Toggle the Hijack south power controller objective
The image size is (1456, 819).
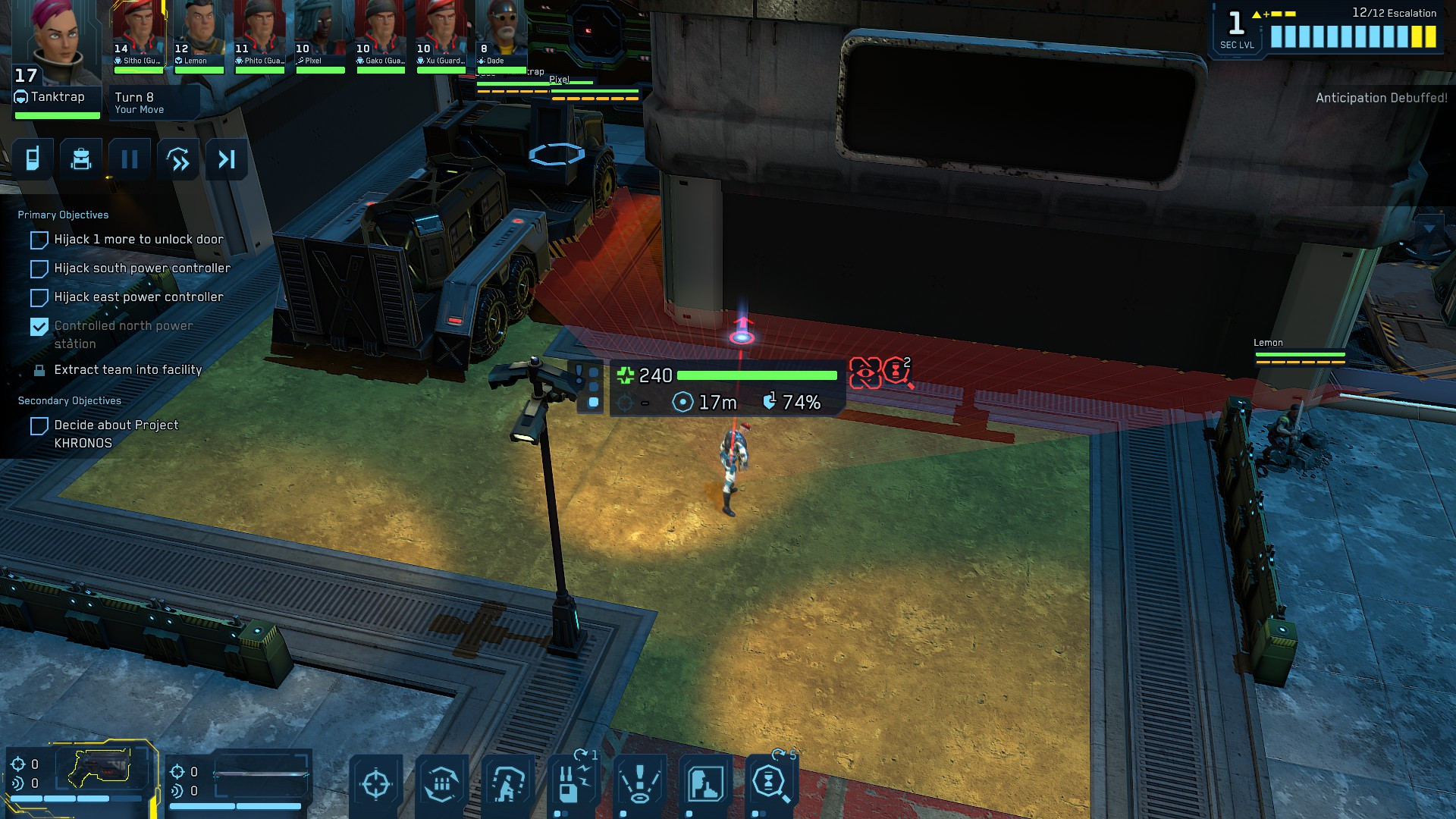39,268
